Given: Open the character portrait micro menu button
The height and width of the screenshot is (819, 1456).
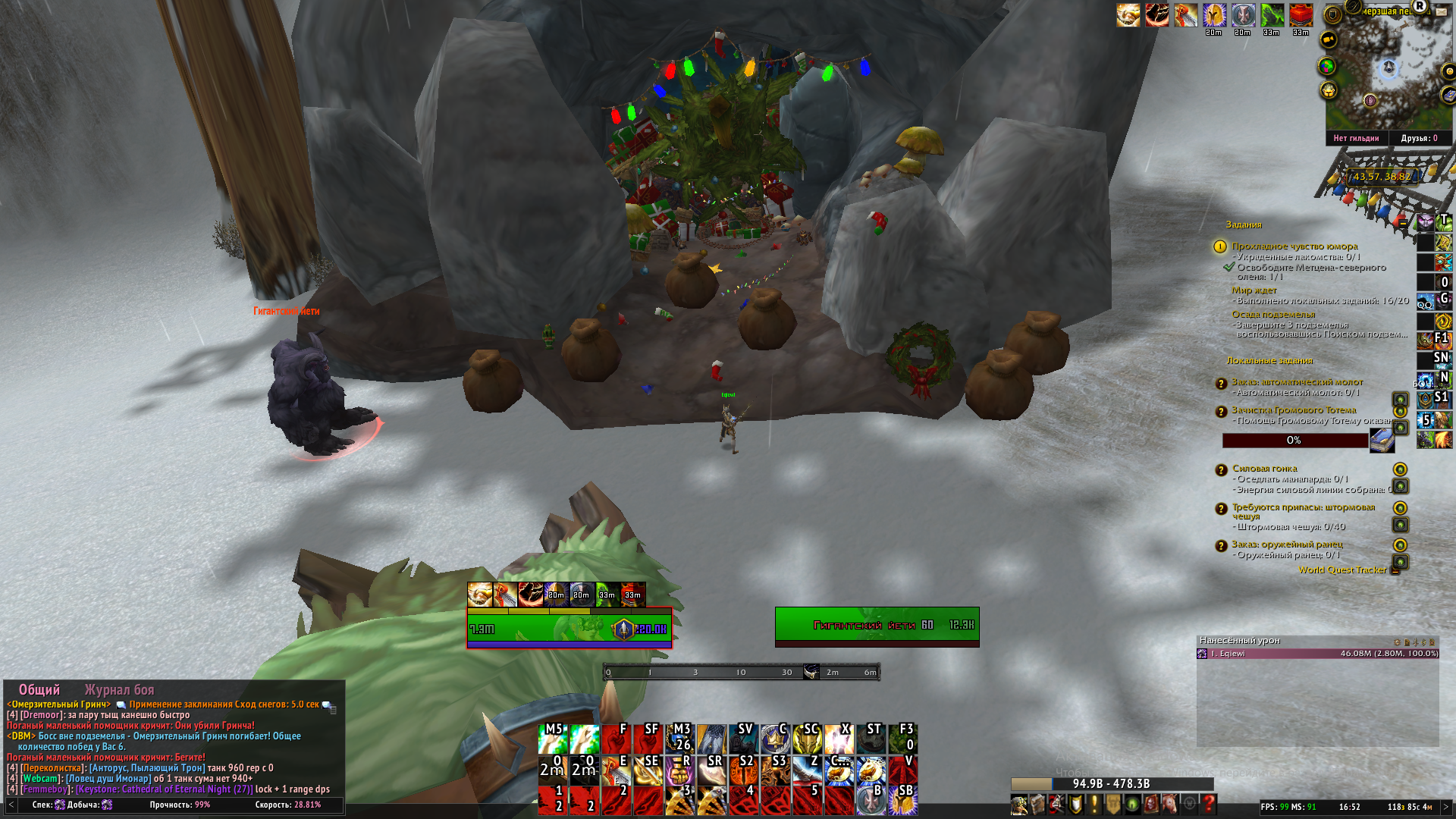Looking at the screenshot, I should pyautogui.click(x=1018, y=805).
